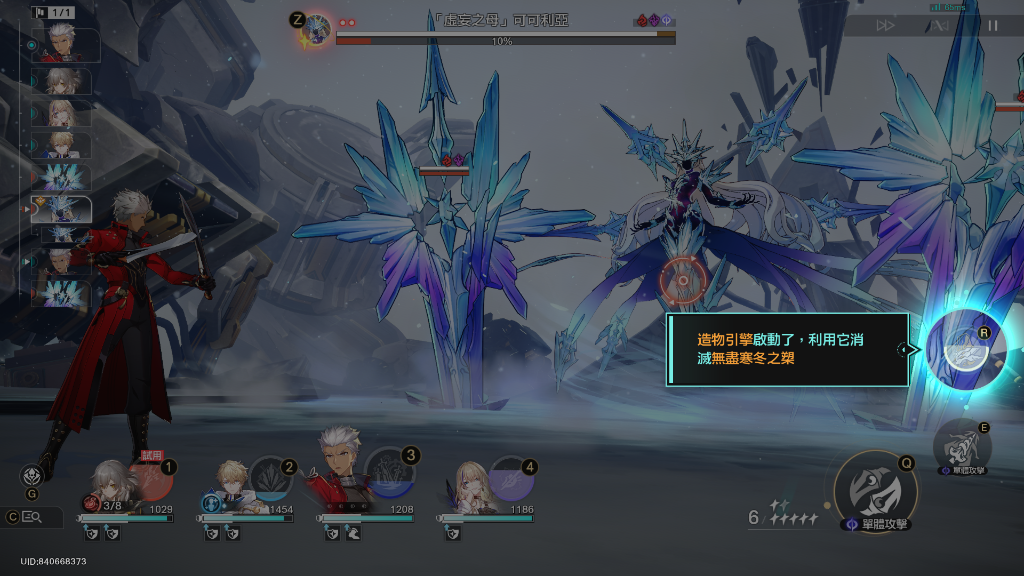Activate the fourth character's purple ultimate icon
The width and height of the screenshot is (1024, 576).
[x=512, y=479]
